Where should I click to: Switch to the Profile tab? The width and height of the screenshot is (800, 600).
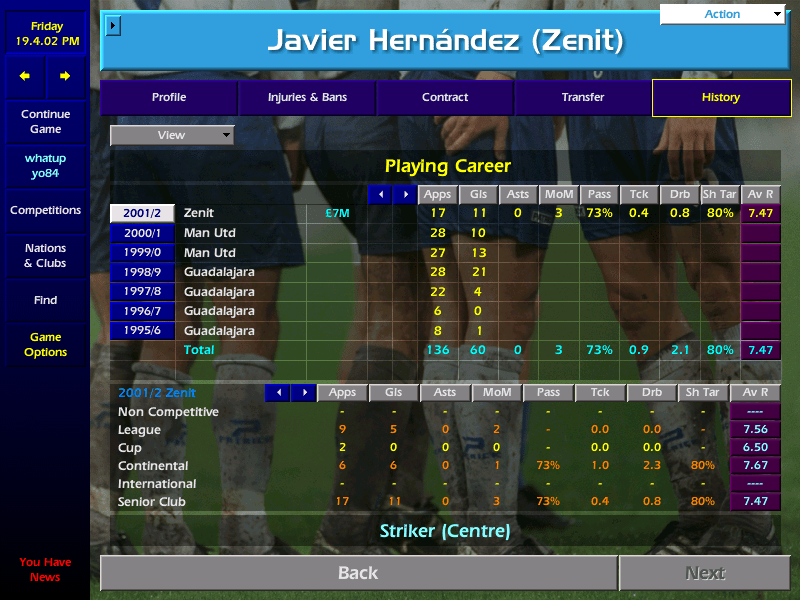tap(168, 98)
